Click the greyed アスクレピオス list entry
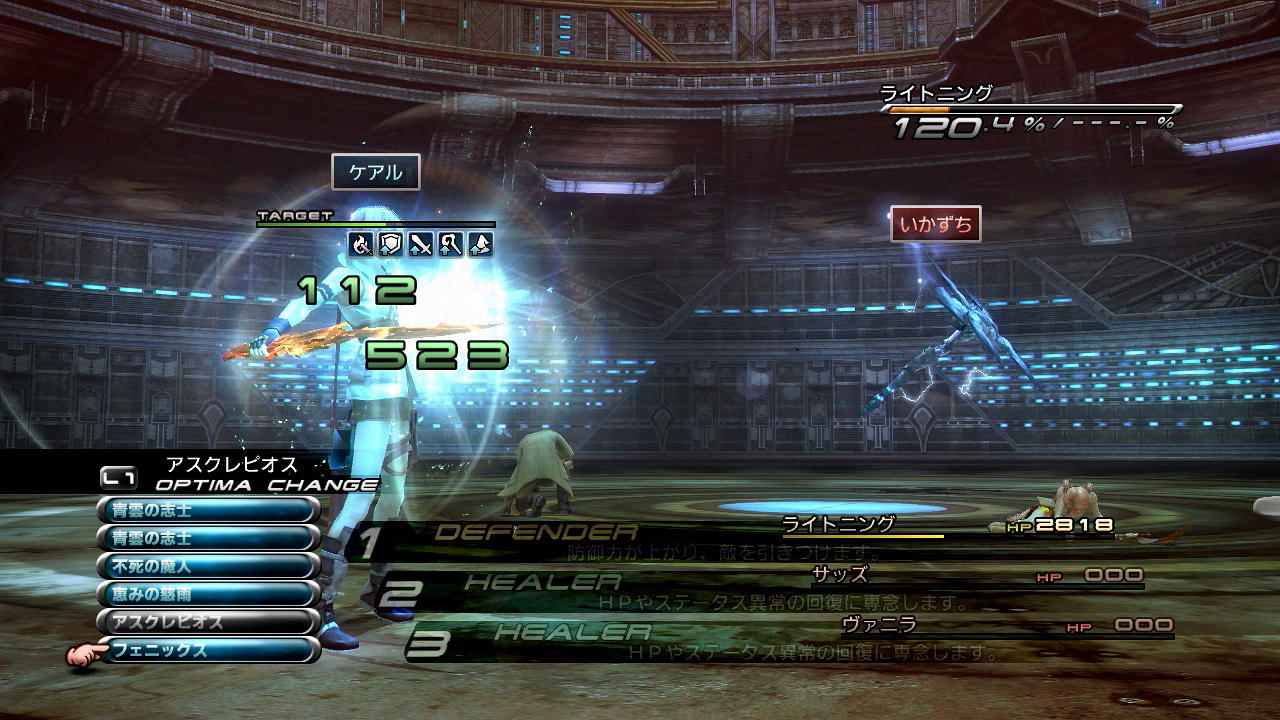The width and height of the screenshot is (1280, 720). [x=208, y=622]
